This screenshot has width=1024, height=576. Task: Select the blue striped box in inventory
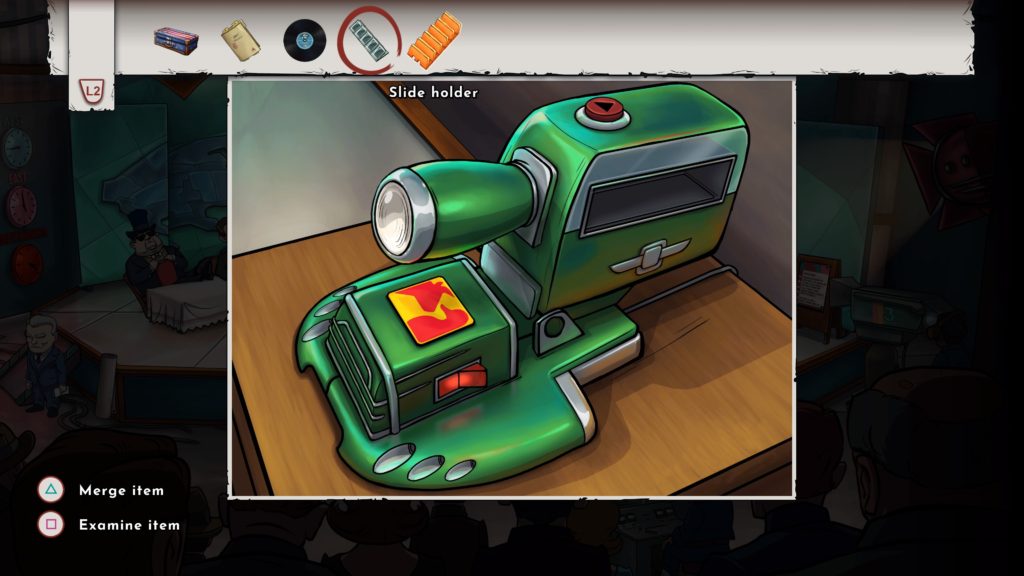[x=175, y=39]
